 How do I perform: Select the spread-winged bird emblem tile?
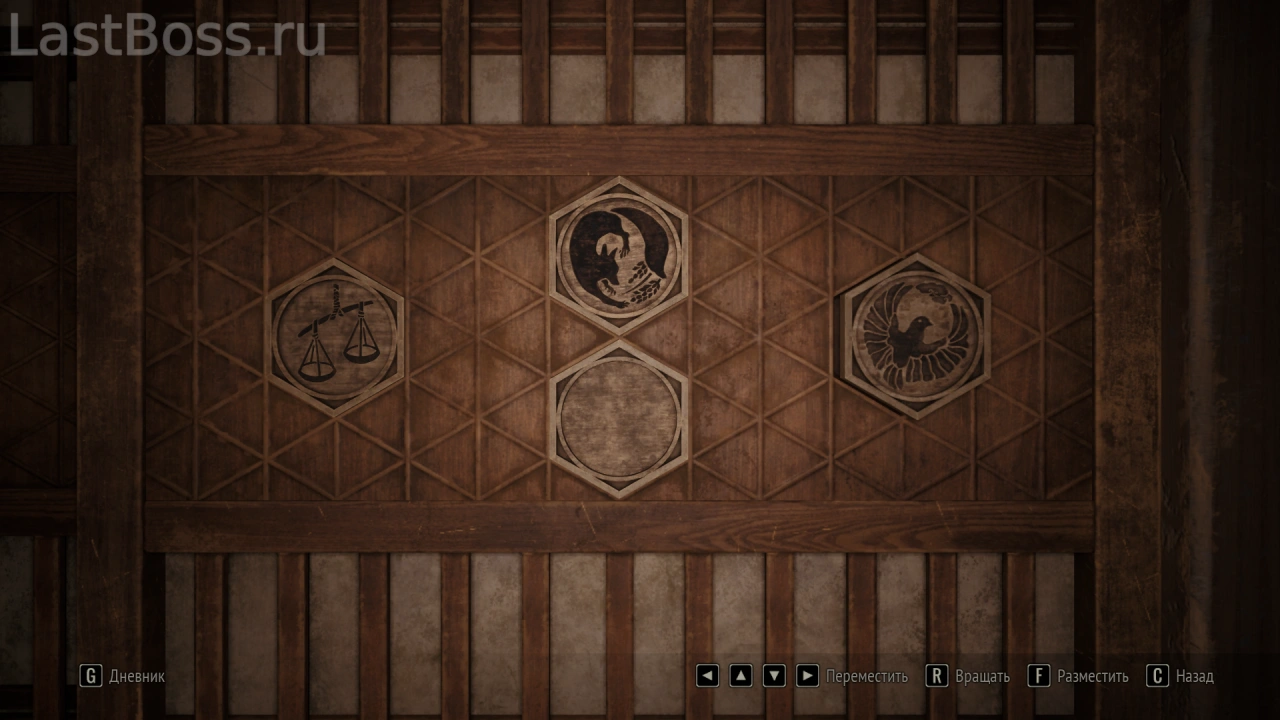point(914,335)
